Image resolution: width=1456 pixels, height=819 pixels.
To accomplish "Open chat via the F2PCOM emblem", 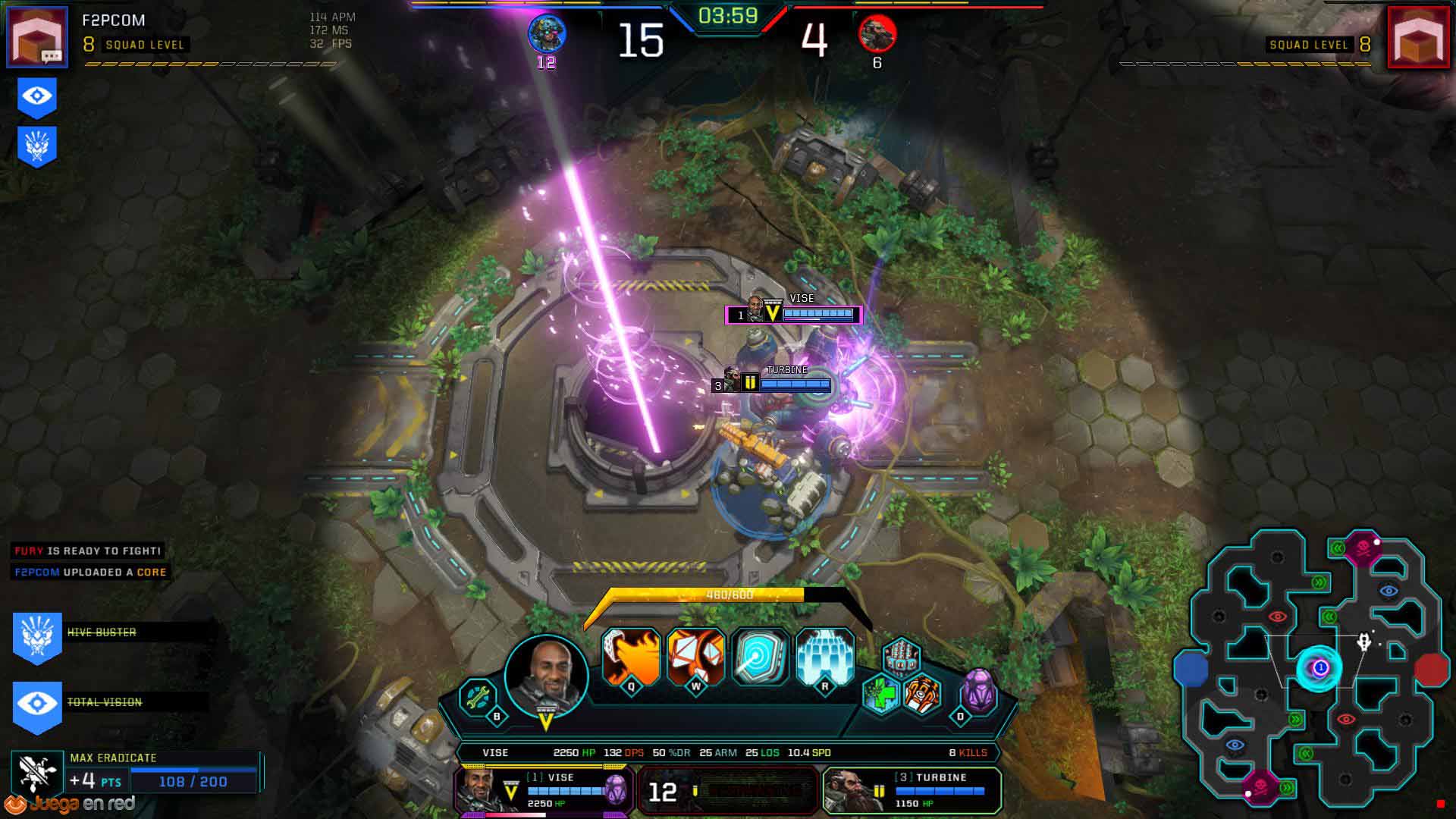I will [36, 36].
